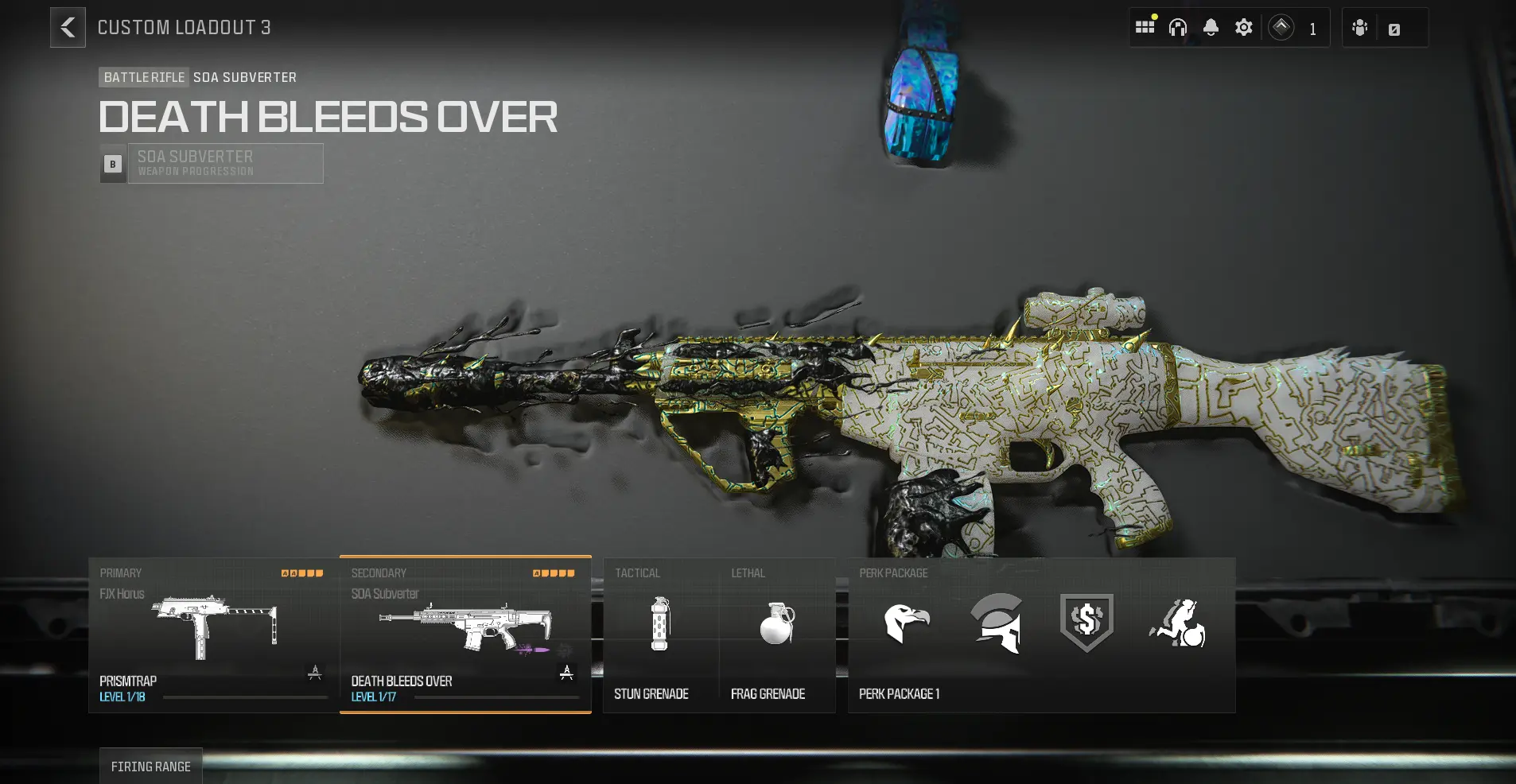Open the headset audio options icon
This screenshot has height=784, width=1516.
[1177, 26]
